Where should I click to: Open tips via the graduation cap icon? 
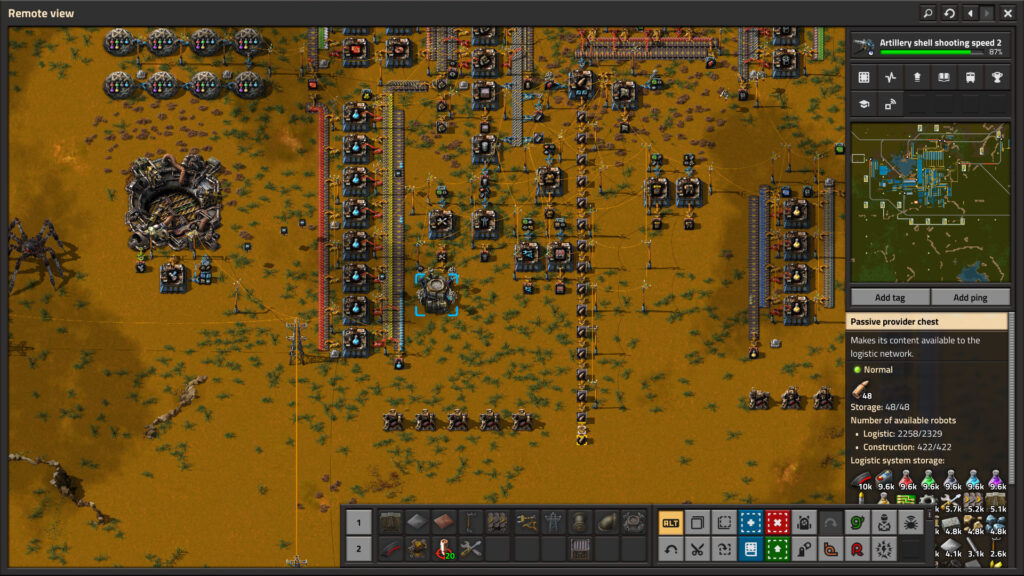tap(864, 103)
